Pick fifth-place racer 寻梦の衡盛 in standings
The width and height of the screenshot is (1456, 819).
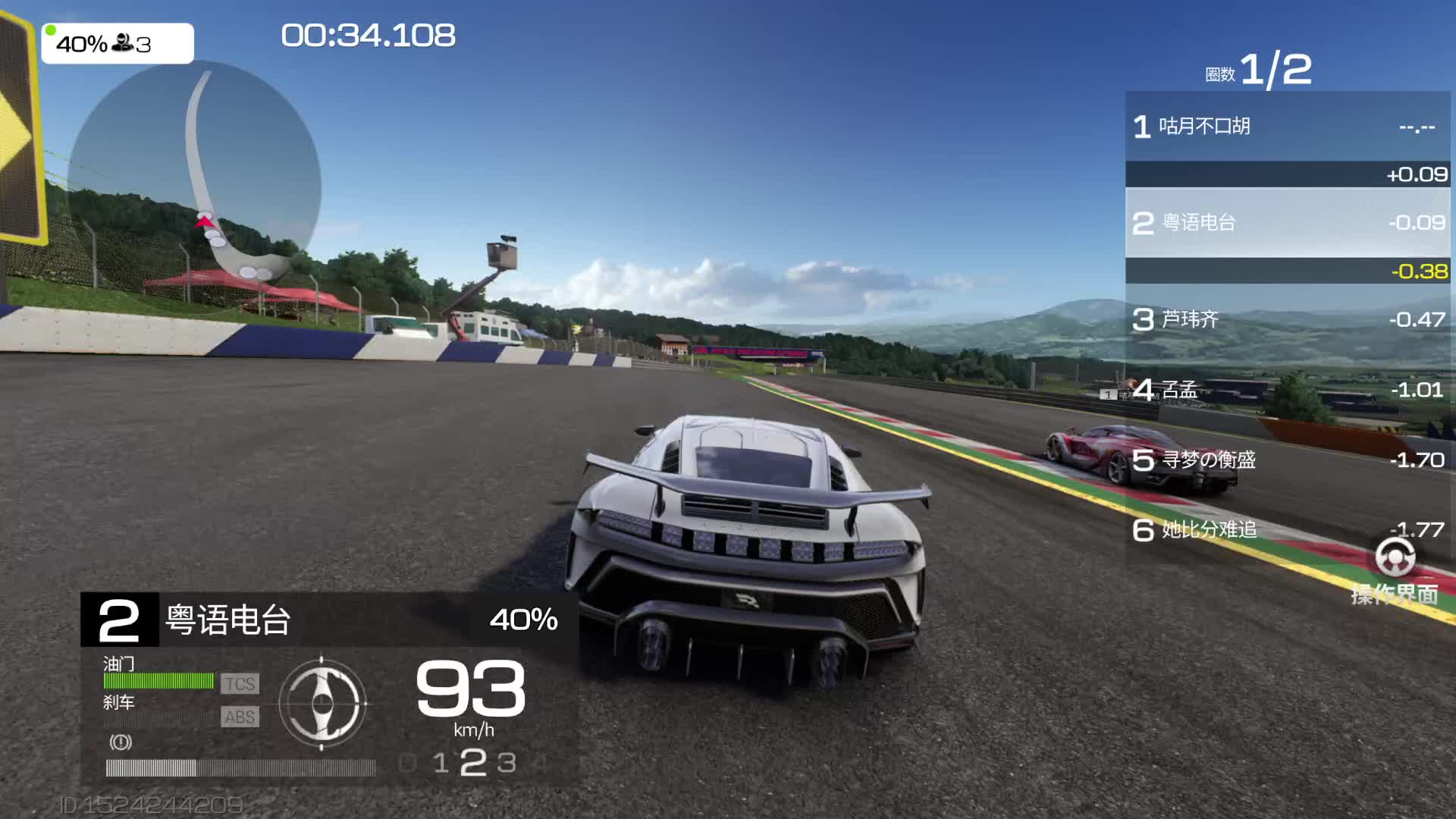coord(1287,460)
